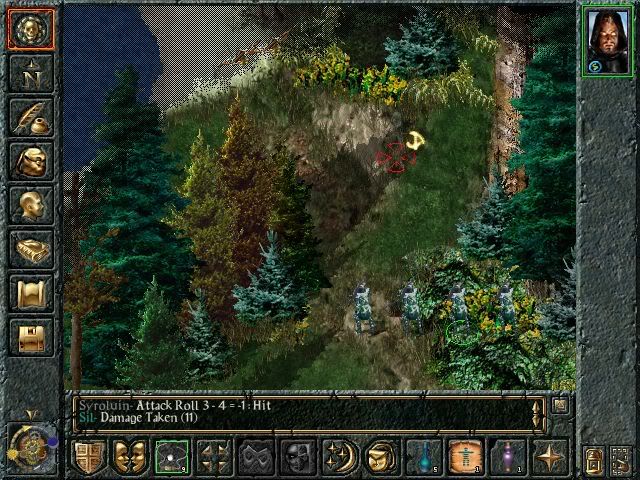Viewport: 640px width, 480px height.
Task: Click the game clock to pause
Action: tap(31, 443)
